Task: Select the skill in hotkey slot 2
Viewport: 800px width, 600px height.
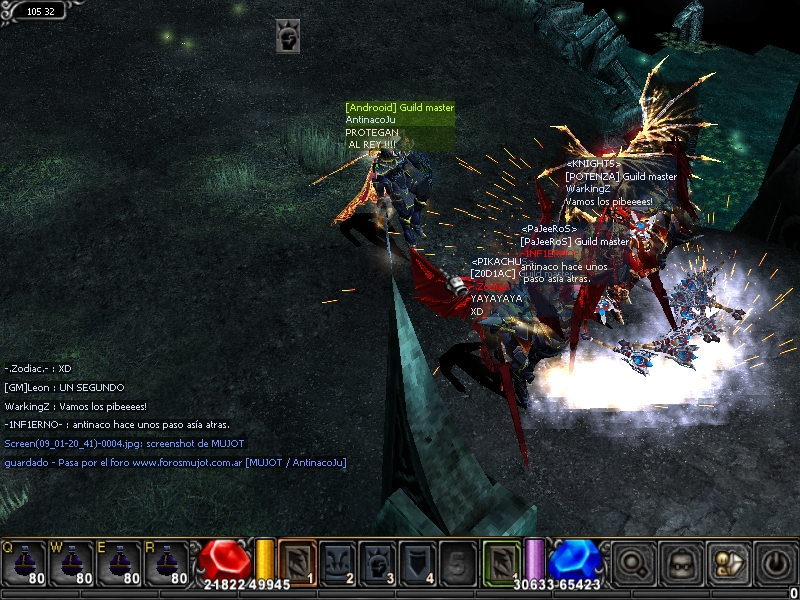Action: [338, 563]
